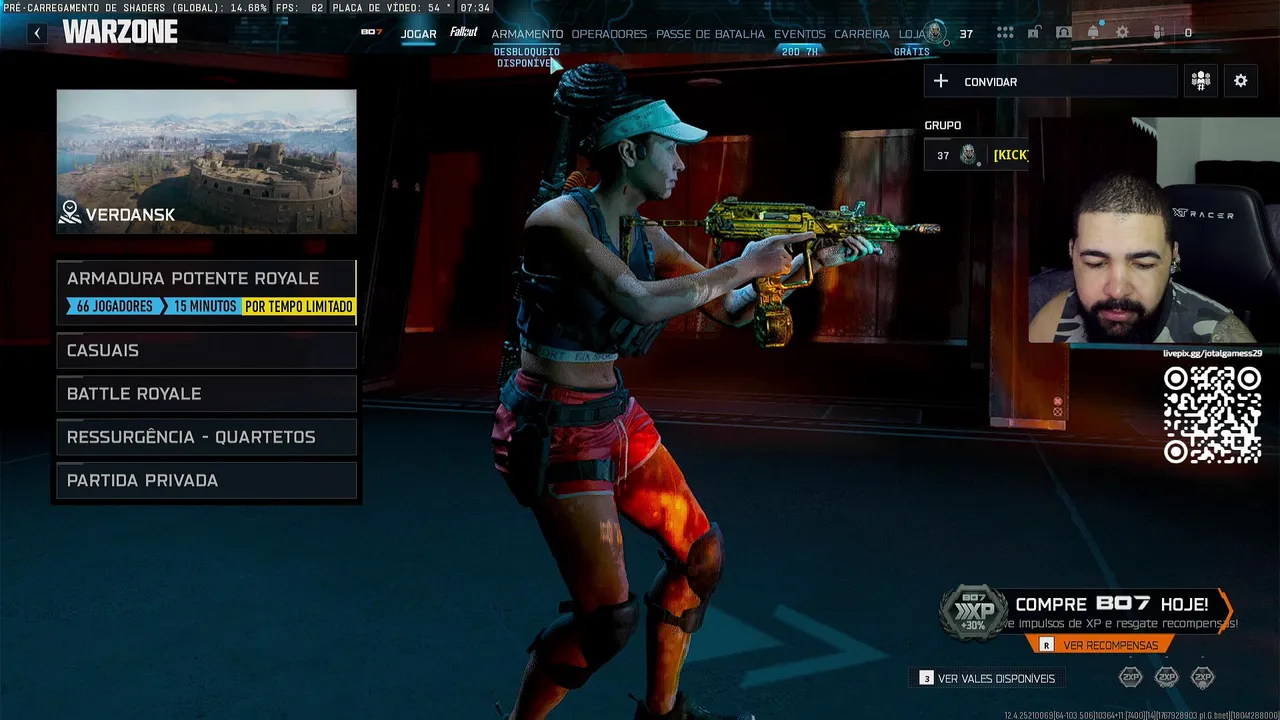Go to the Passe de Batalha tab
The image size is (1280, 720).
710,34
